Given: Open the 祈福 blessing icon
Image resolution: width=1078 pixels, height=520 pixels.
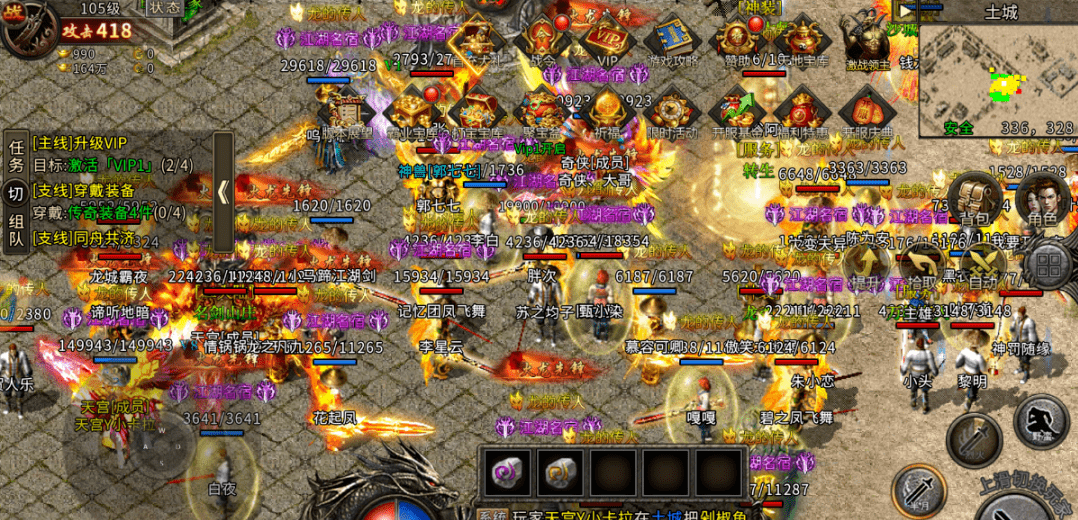Looking at the screenshot, I should point(605,111).
